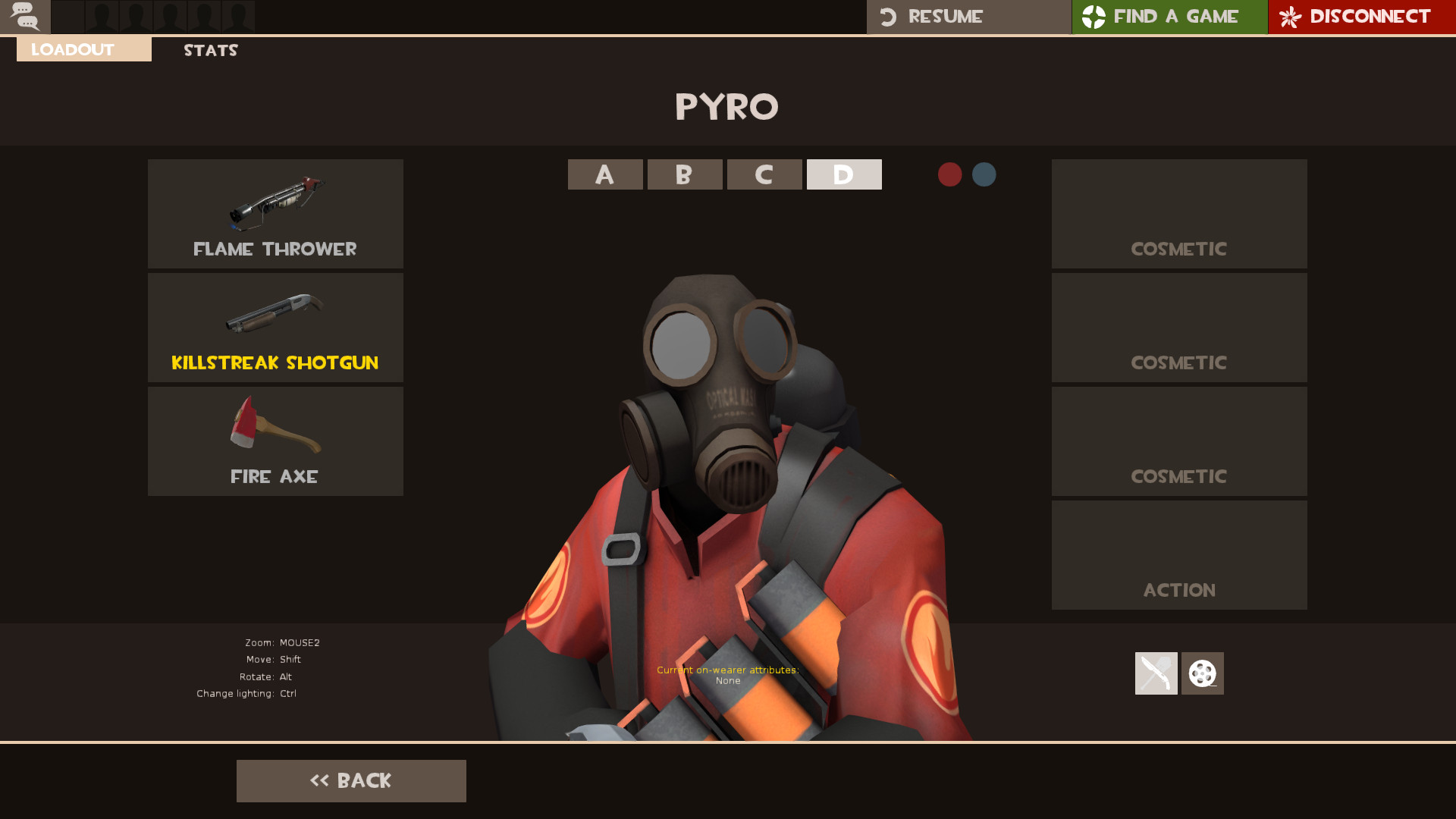Select loadout preset A
The width and height of the screenshot is (1456, 819).
click(x=604, y=174)
